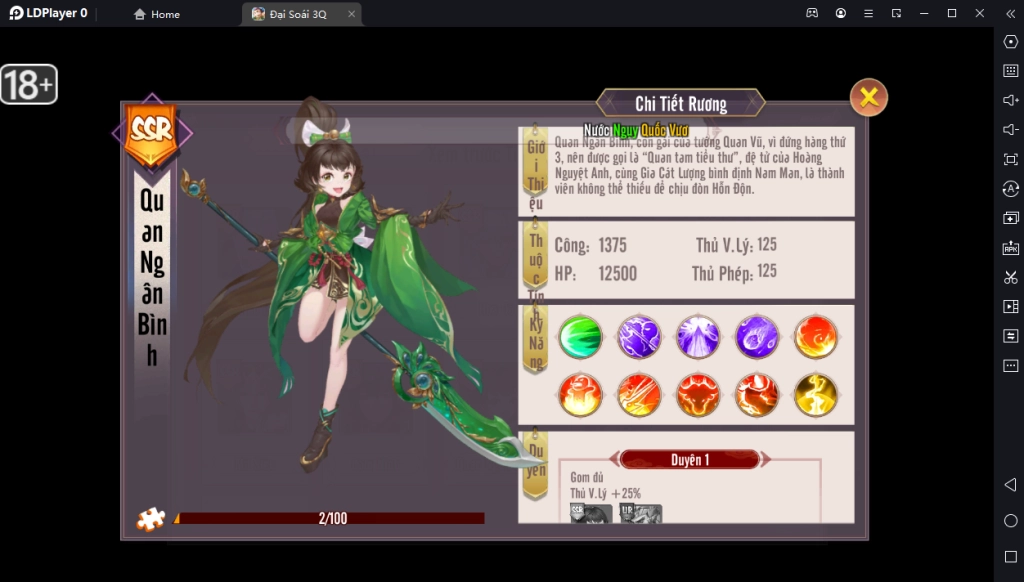Tap the orange slashing blades skill icon
This screenshot has height=582, width=1024.
(x=639, y=395)
